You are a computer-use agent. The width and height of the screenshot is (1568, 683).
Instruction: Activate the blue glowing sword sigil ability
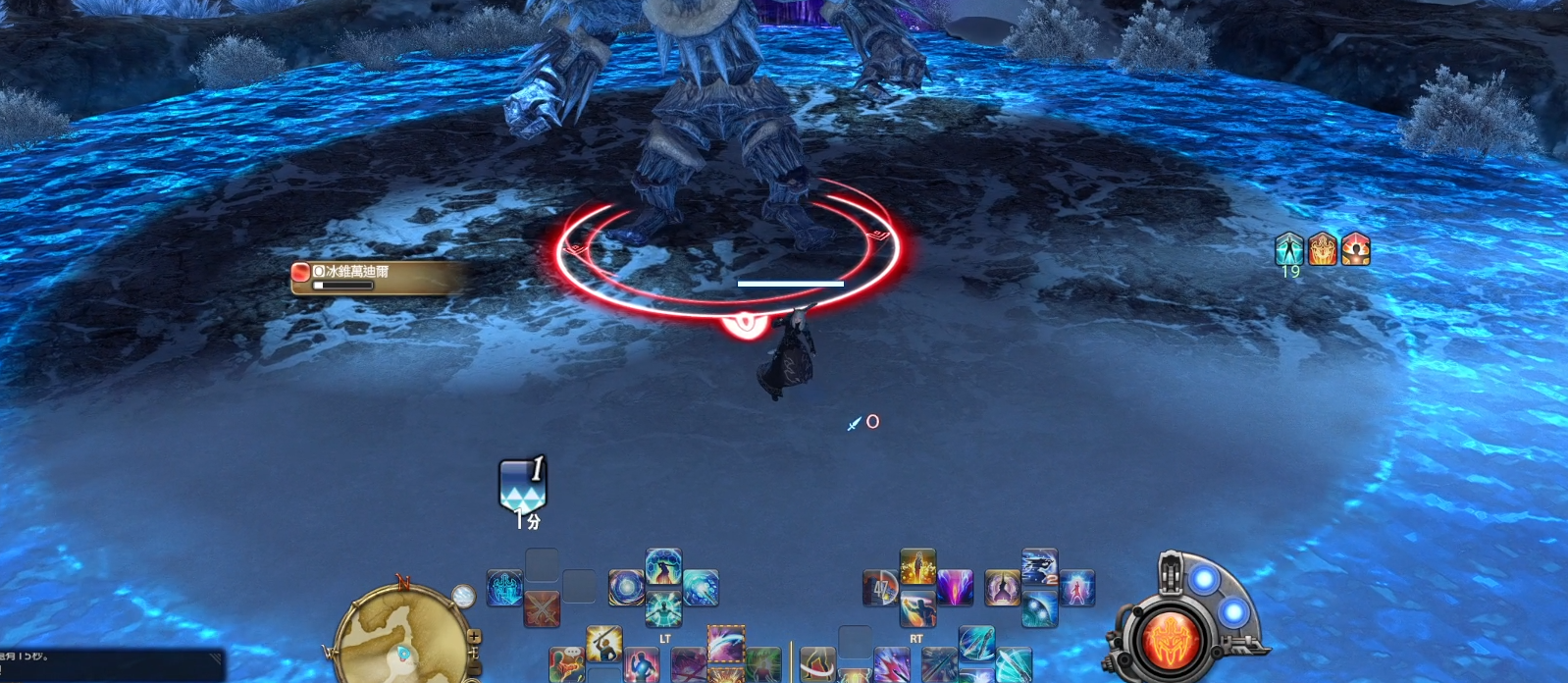click(504, 588)
